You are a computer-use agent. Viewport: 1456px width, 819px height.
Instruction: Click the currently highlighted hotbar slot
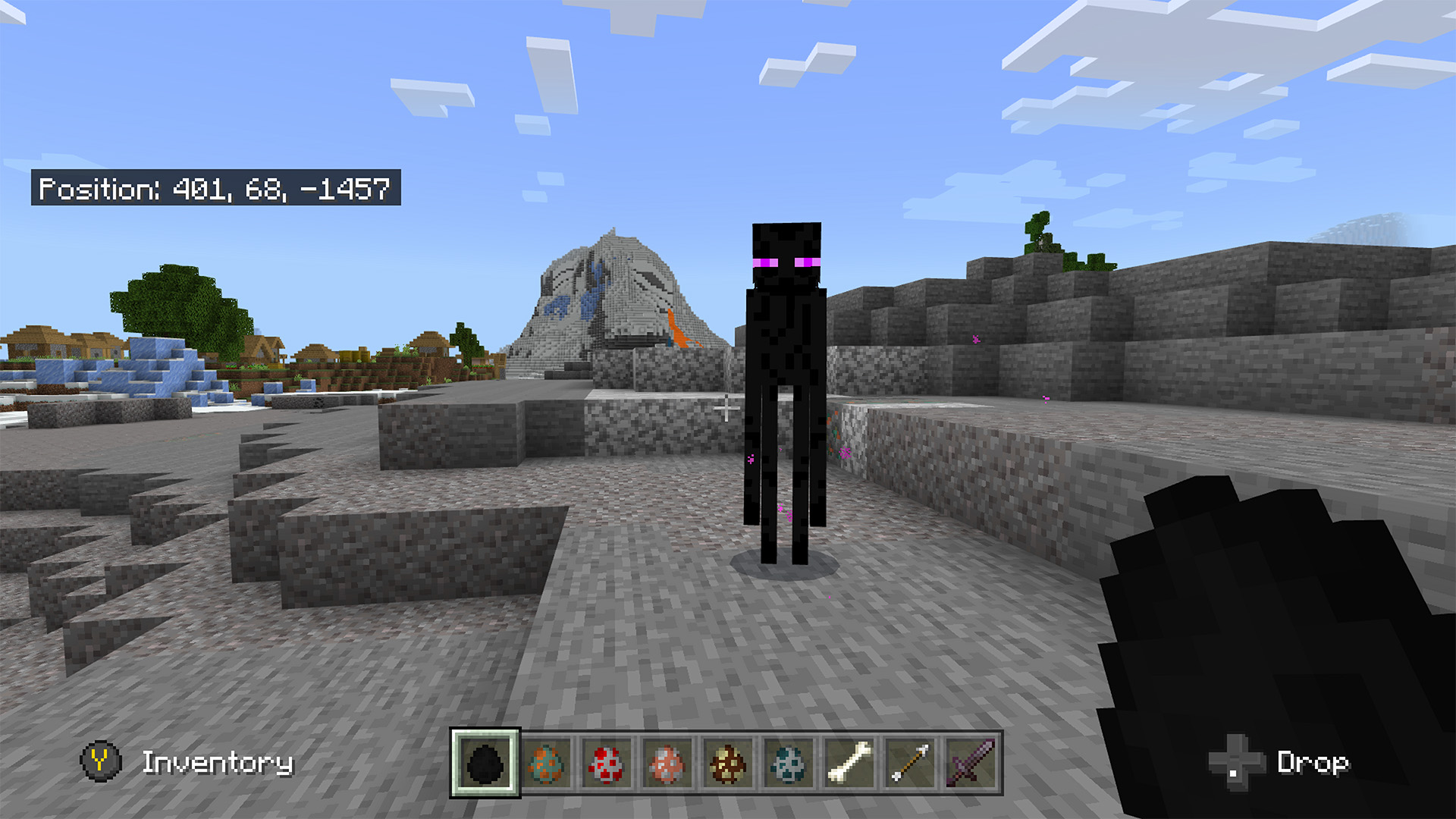point(487,764)
